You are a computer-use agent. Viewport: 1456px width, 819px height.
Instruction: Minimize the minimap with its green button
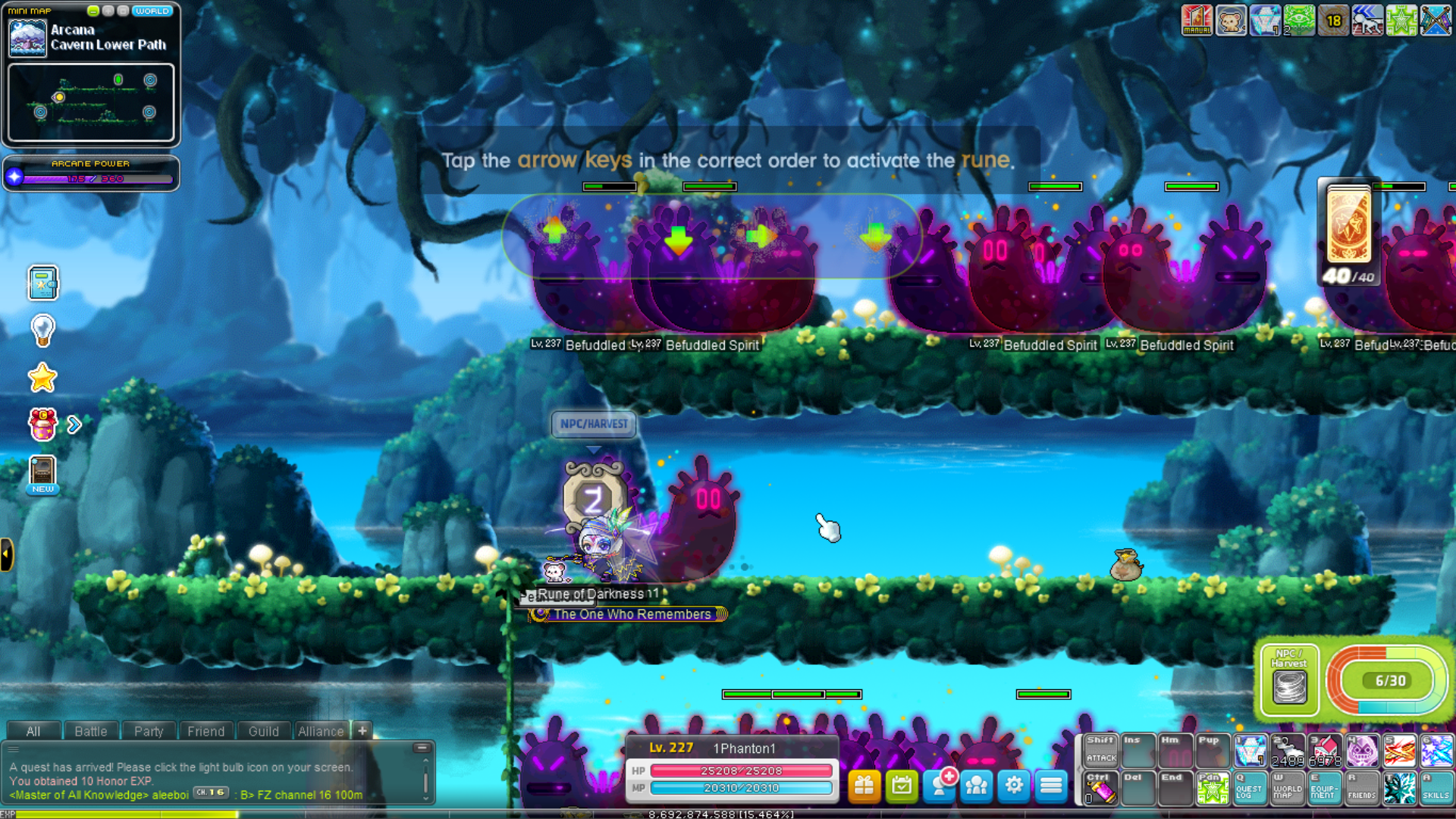(x=94, y=11)
